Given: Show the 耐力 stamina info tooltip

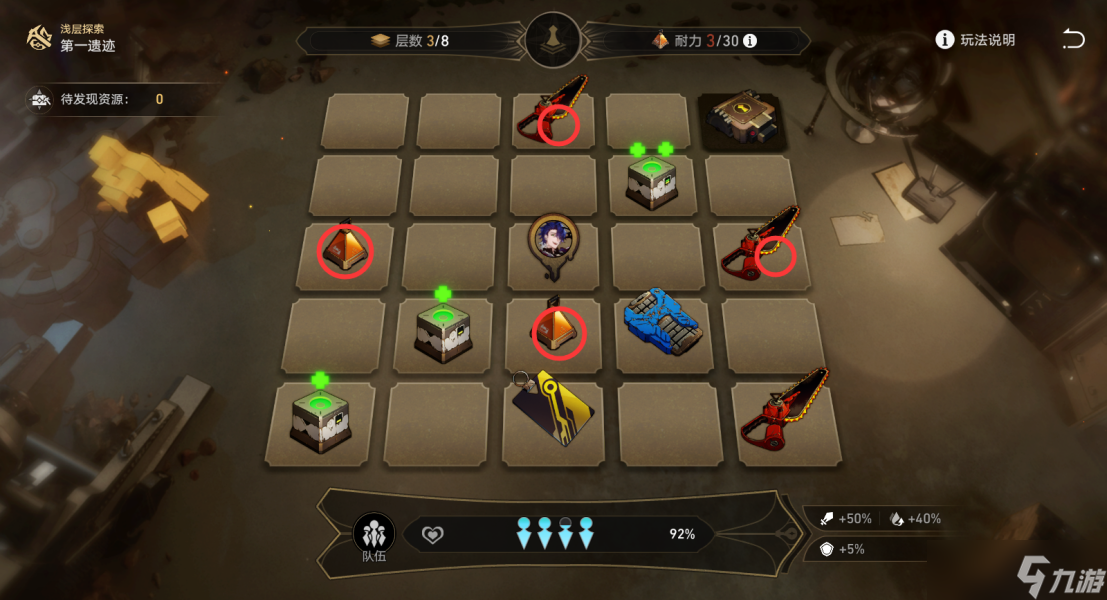Looking at the screenshot, I should (750, 41).
